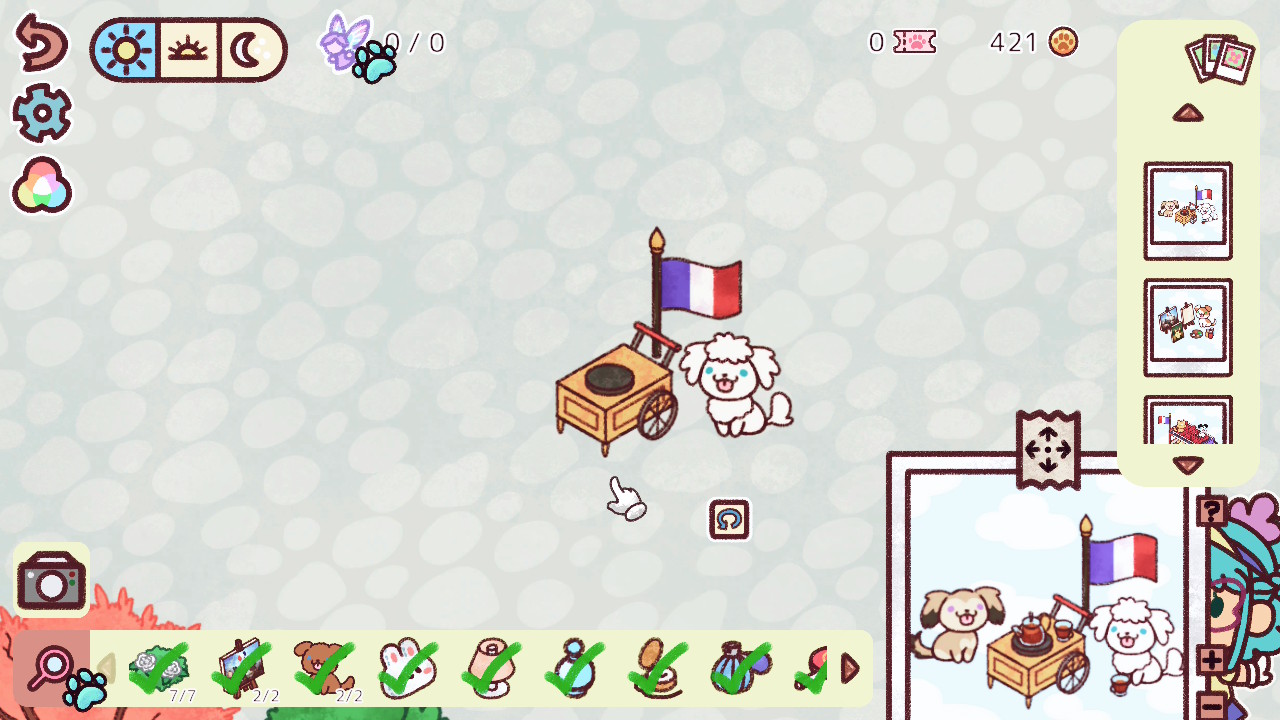Take a photo with the camera button

tap(51, 580)
